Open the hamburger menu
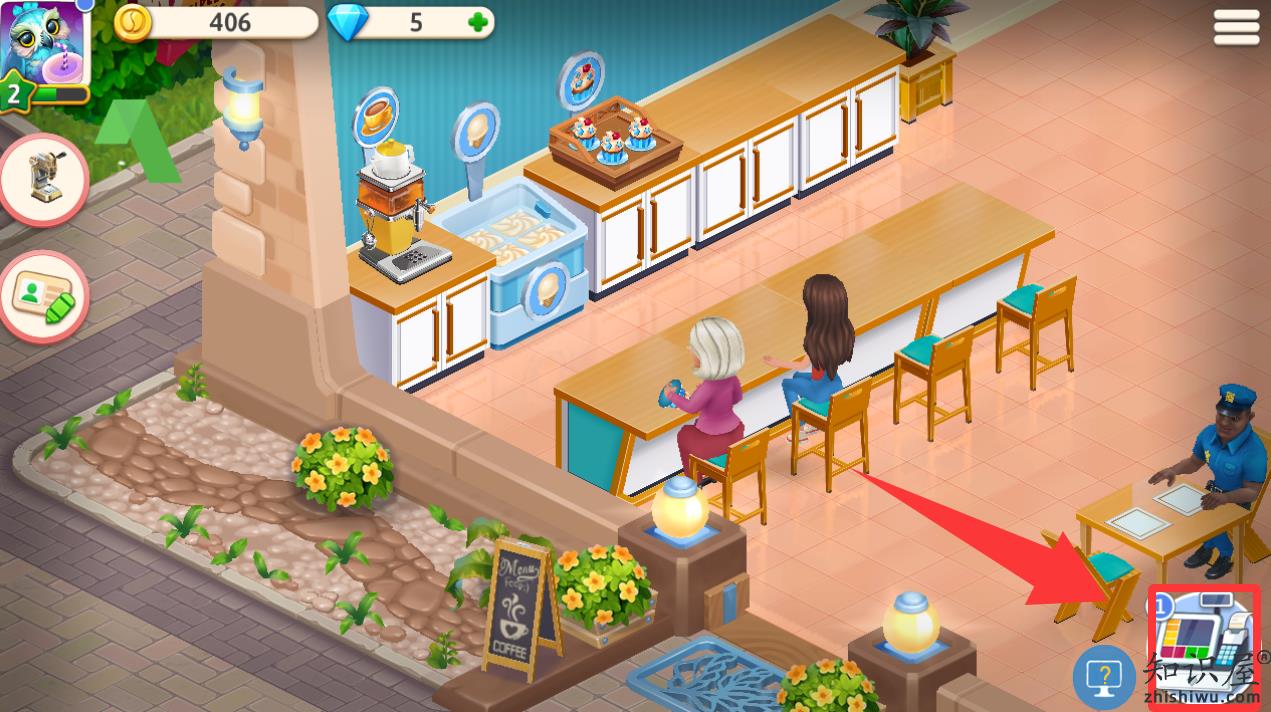The height and width of the screenshot is (712, 1271). tap(1236, 27)
